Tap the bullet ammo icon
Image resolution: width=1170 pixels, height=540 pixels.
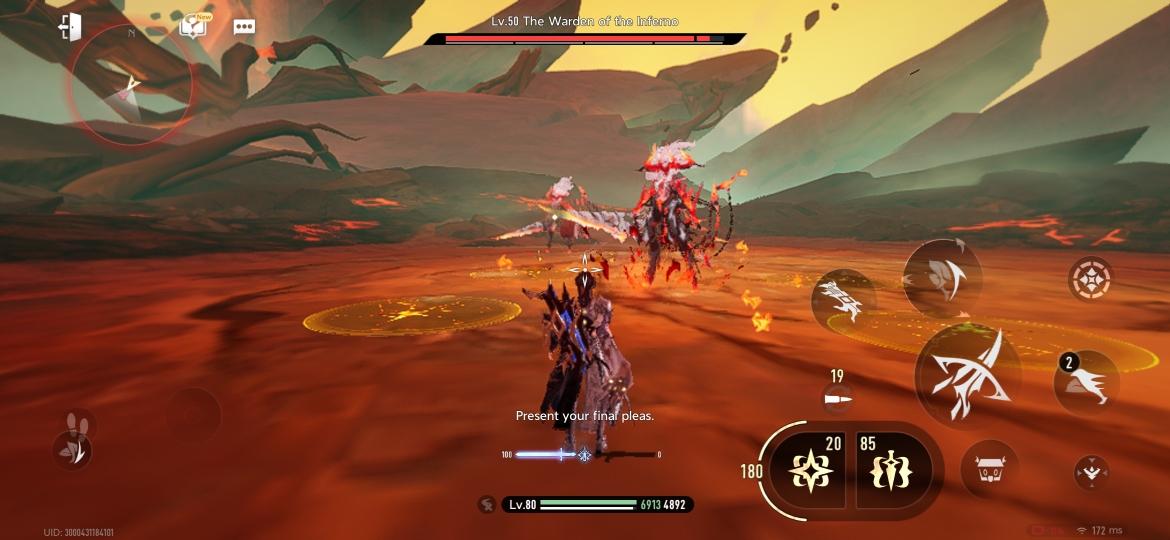pos(836,399)
